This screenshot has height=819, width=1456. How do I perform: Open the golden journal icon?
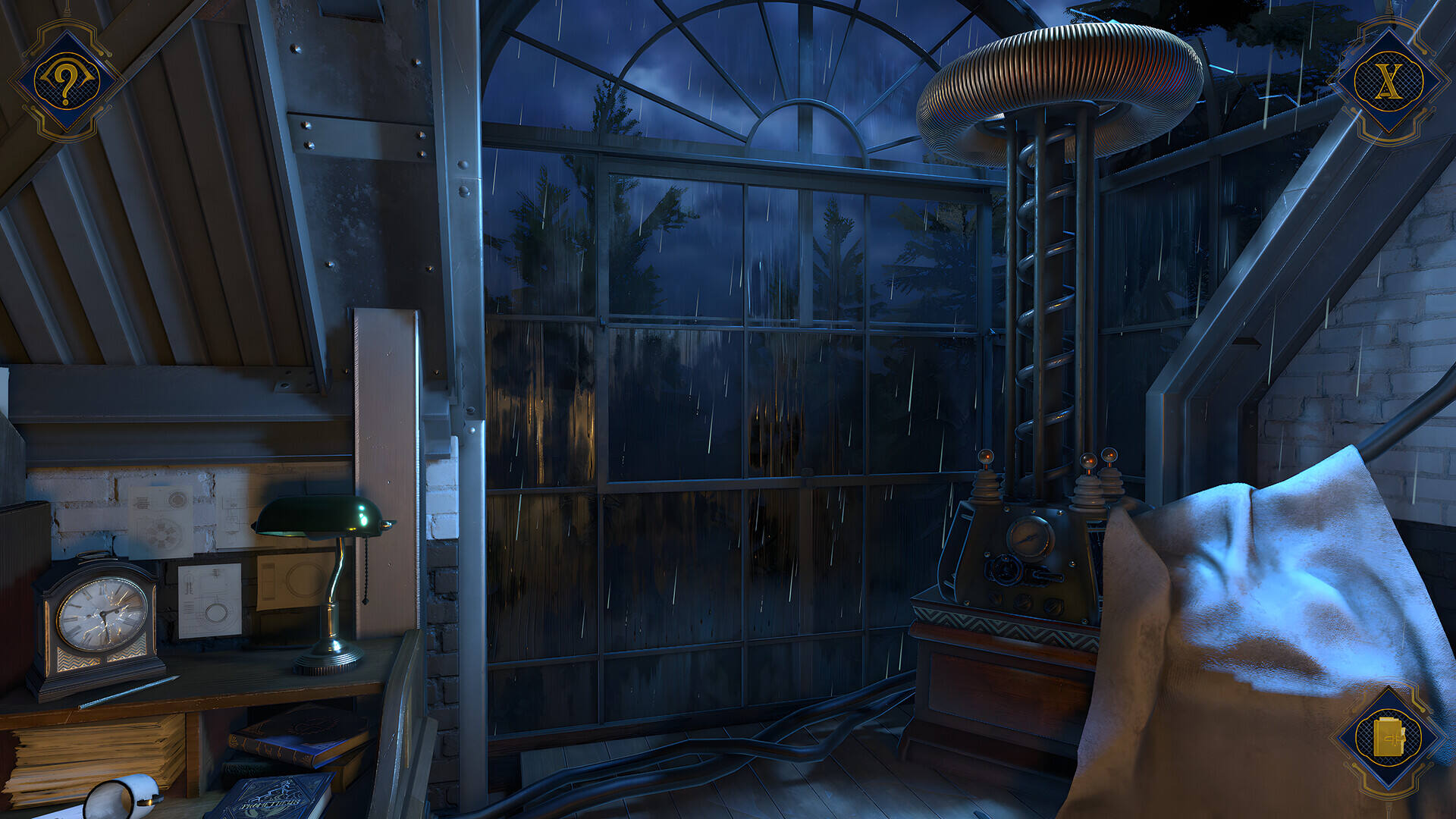pyautogui.click(x=1389, y=739)
